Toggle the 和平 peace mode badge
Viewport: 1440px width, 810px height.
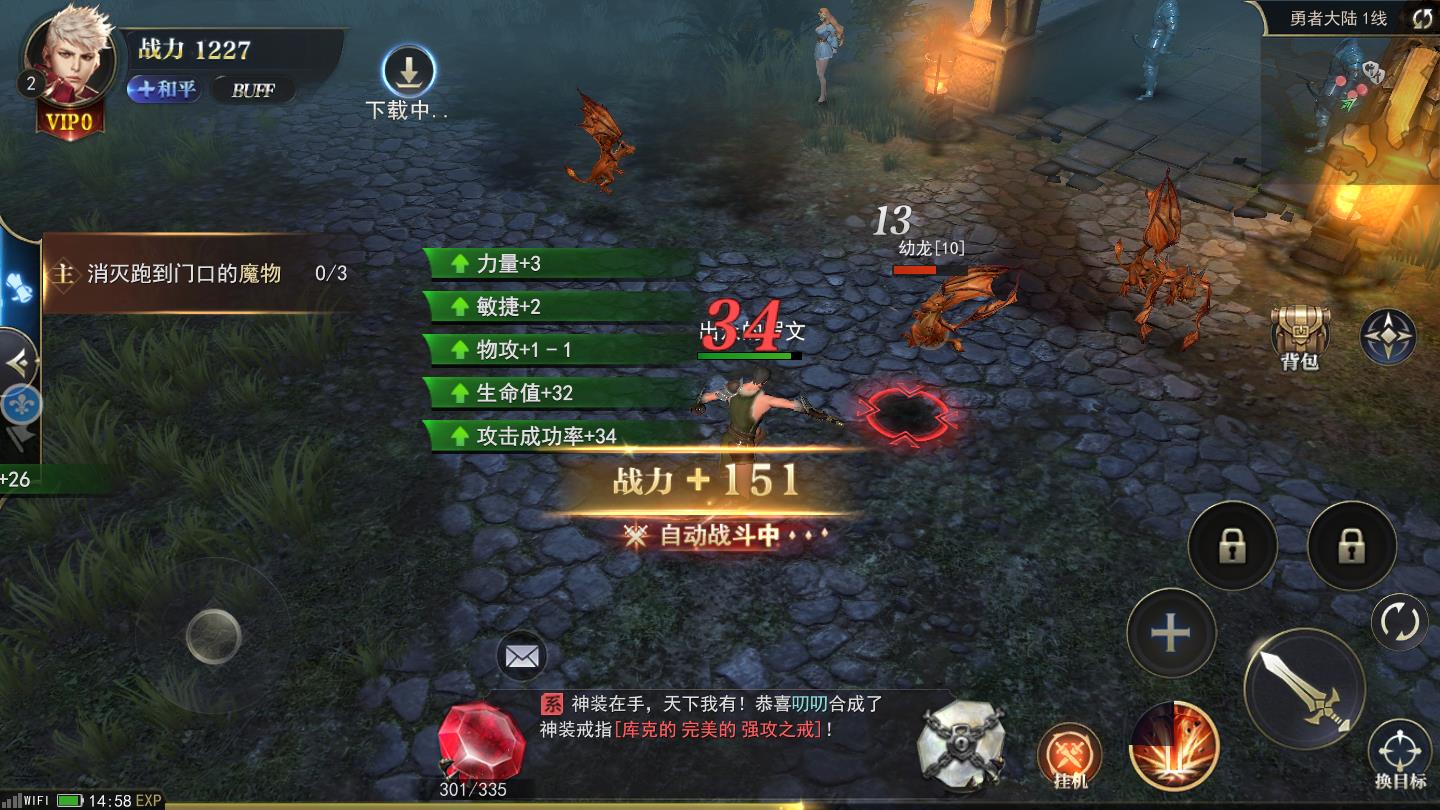(x=162, y=90)
